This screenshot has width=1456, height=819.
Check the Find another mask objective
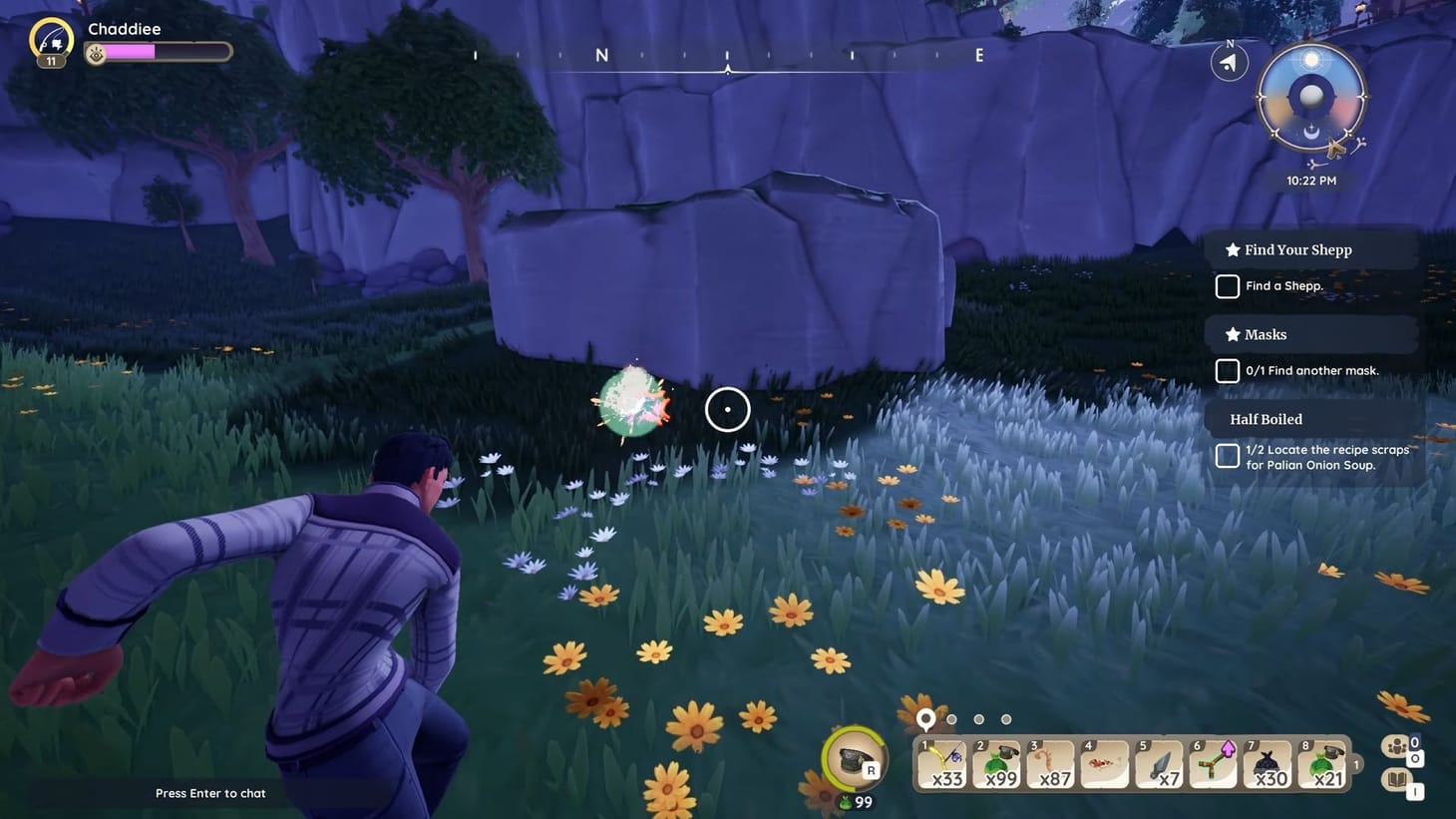[x=1227, y=370]
